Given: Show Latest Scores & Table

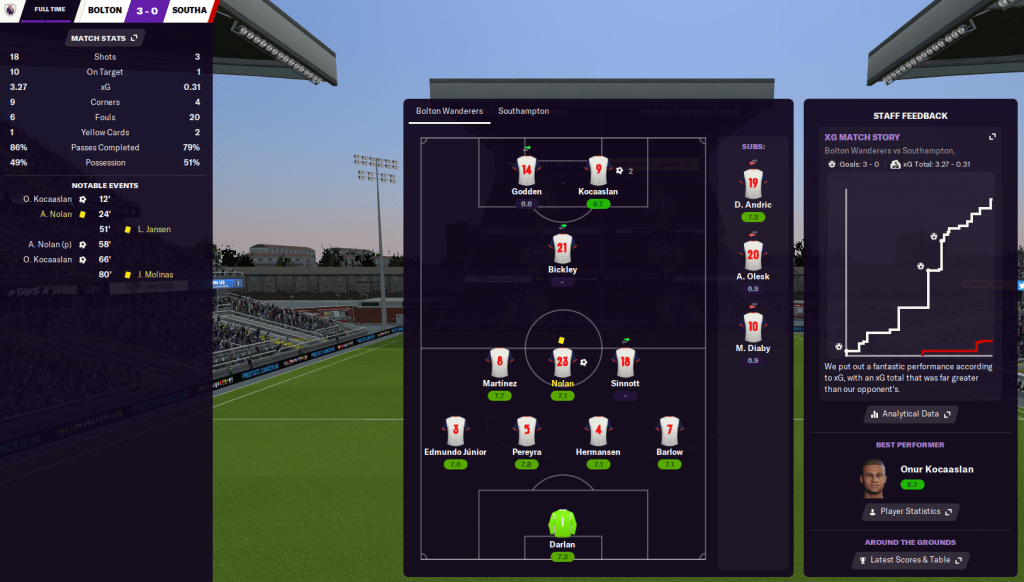Looking at the screenshot, I should [x=909, y=560].
